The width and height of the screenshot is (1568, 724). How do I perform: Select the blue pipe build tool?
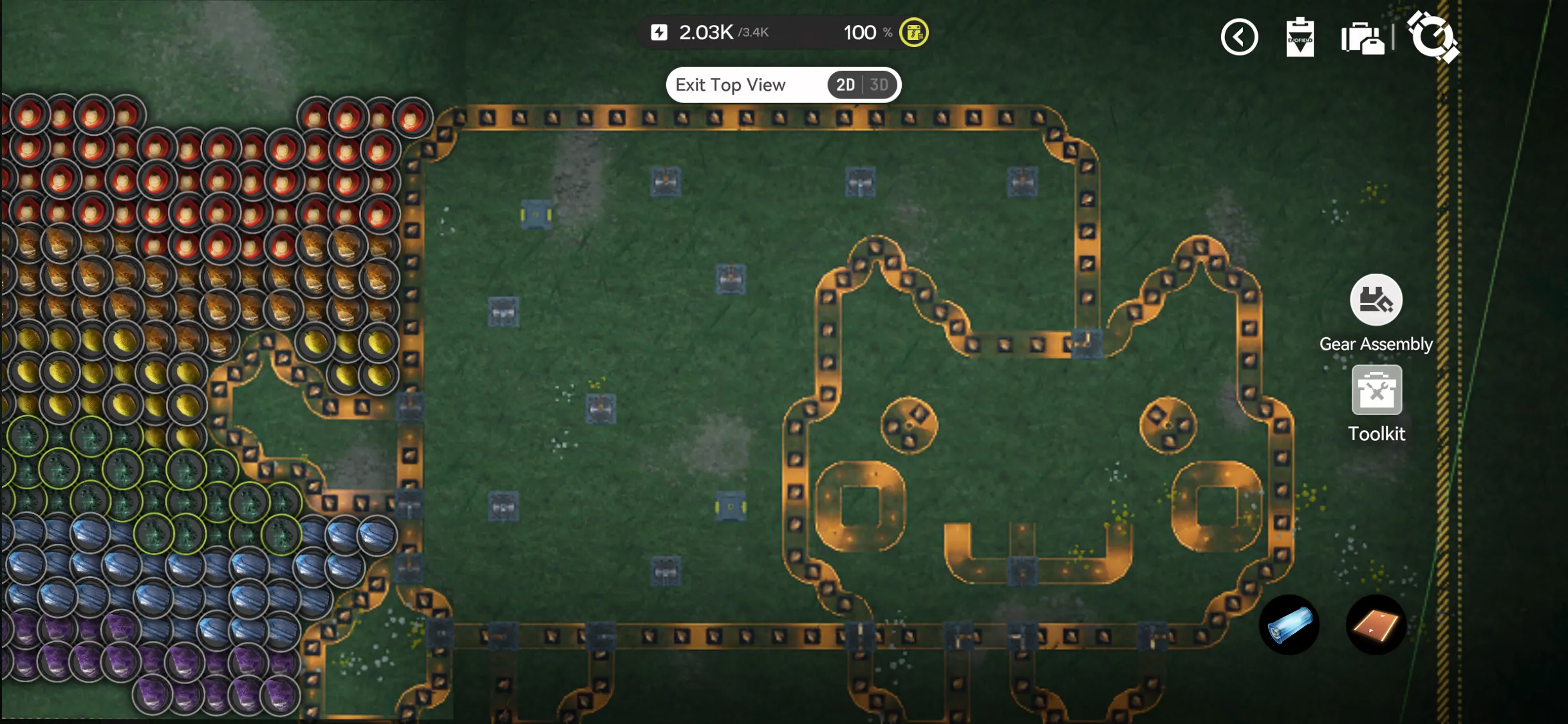point(1289,625)
